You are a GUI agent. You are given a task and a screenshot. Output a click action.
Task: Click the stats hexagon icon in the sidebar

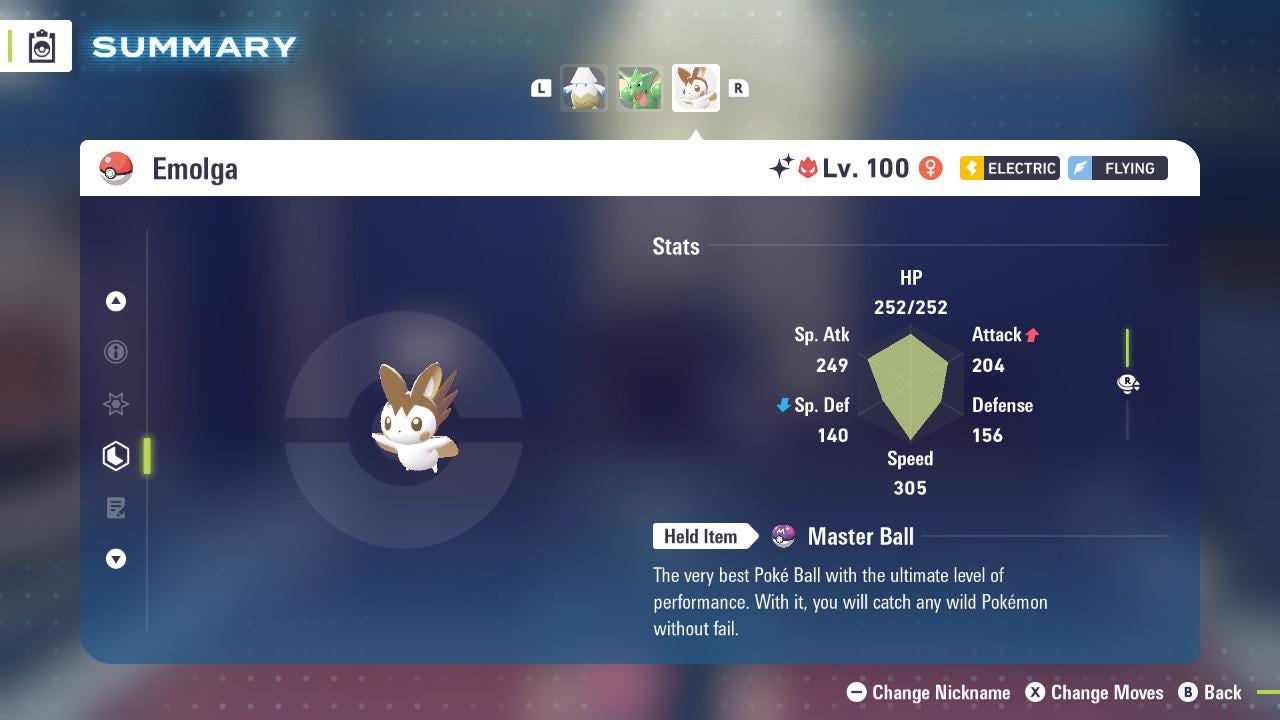[x=116, y=456]
